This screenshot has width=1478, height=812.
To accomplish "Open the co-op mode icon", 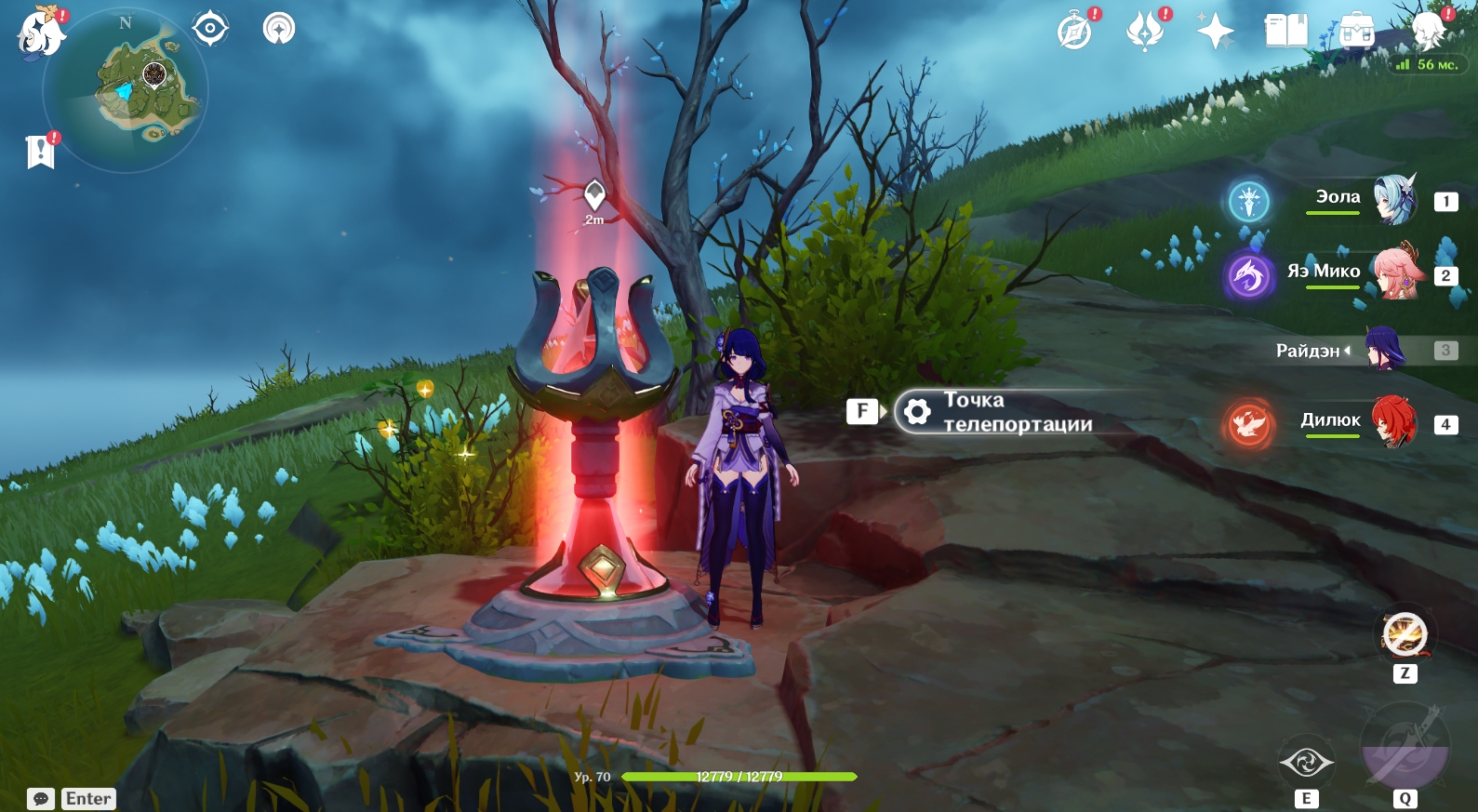I will (x=279, y=29).
